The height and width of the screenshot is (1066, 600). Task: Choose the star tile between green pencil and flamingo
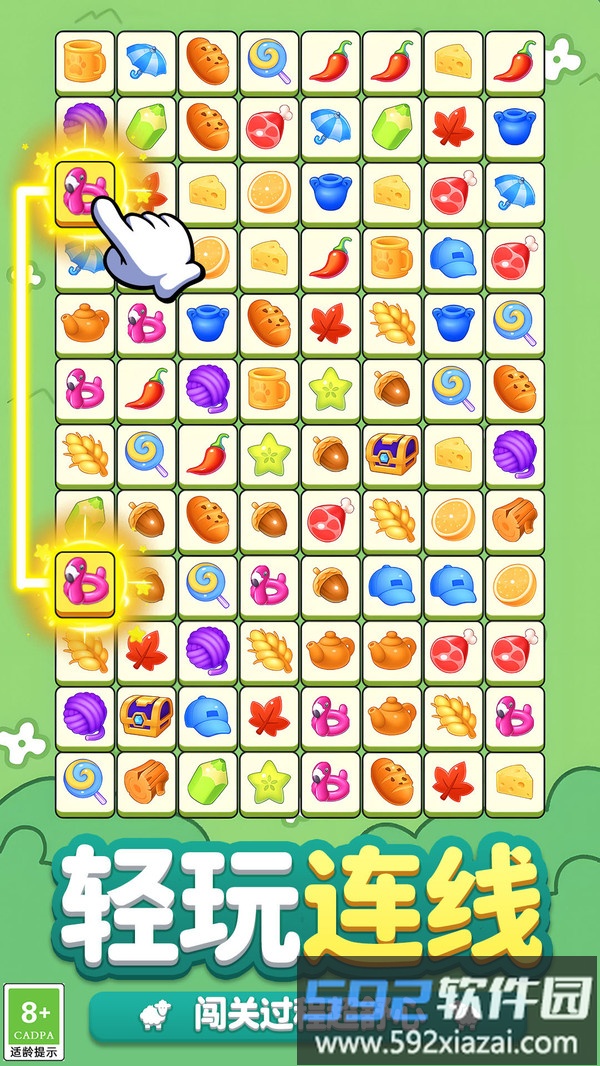tap(269, 777)
